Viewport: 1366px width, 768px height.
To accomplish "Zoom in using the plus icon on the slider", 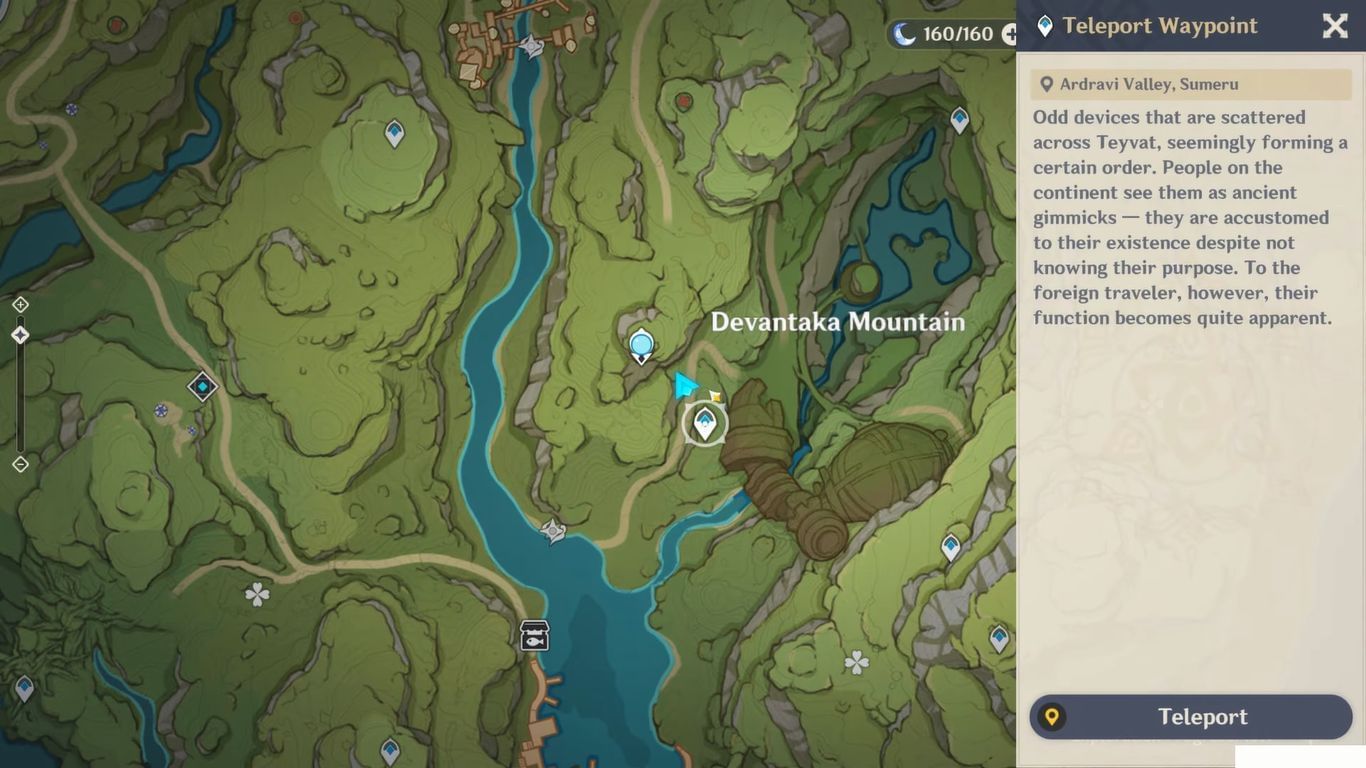I will point(19,305).
